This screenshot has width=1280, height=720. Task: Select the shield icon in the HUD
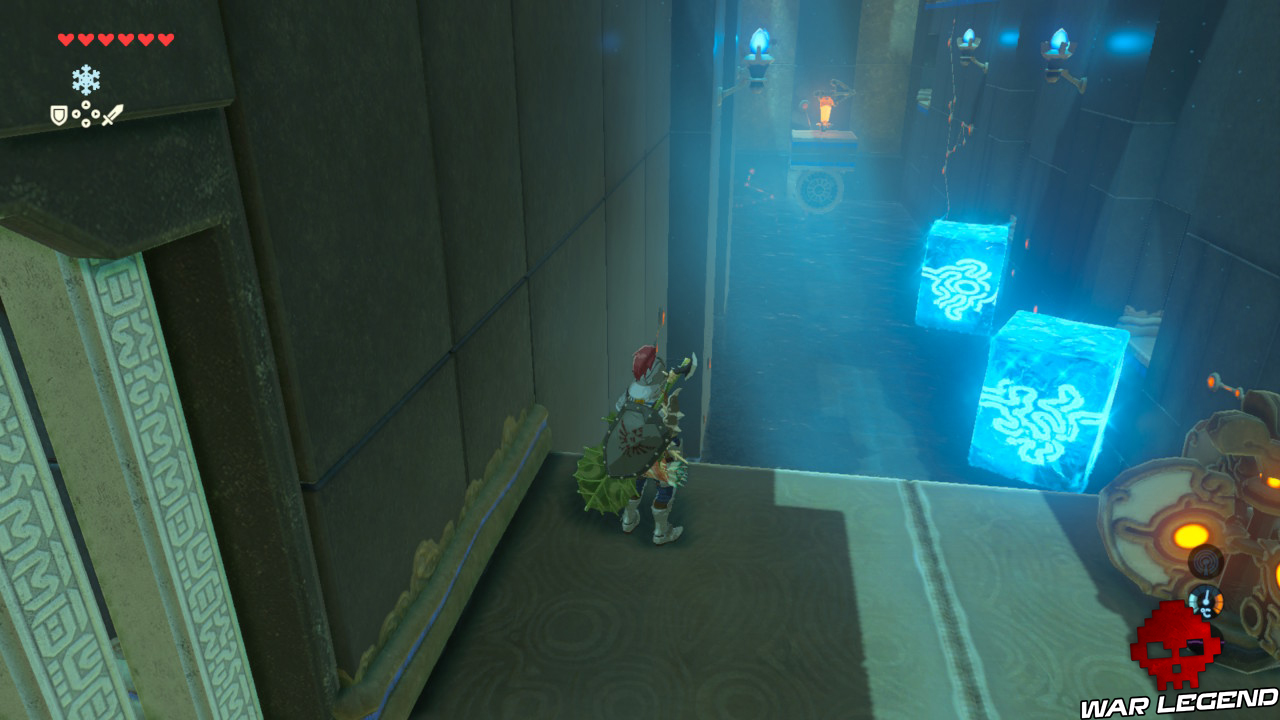(x=59, y=115)
